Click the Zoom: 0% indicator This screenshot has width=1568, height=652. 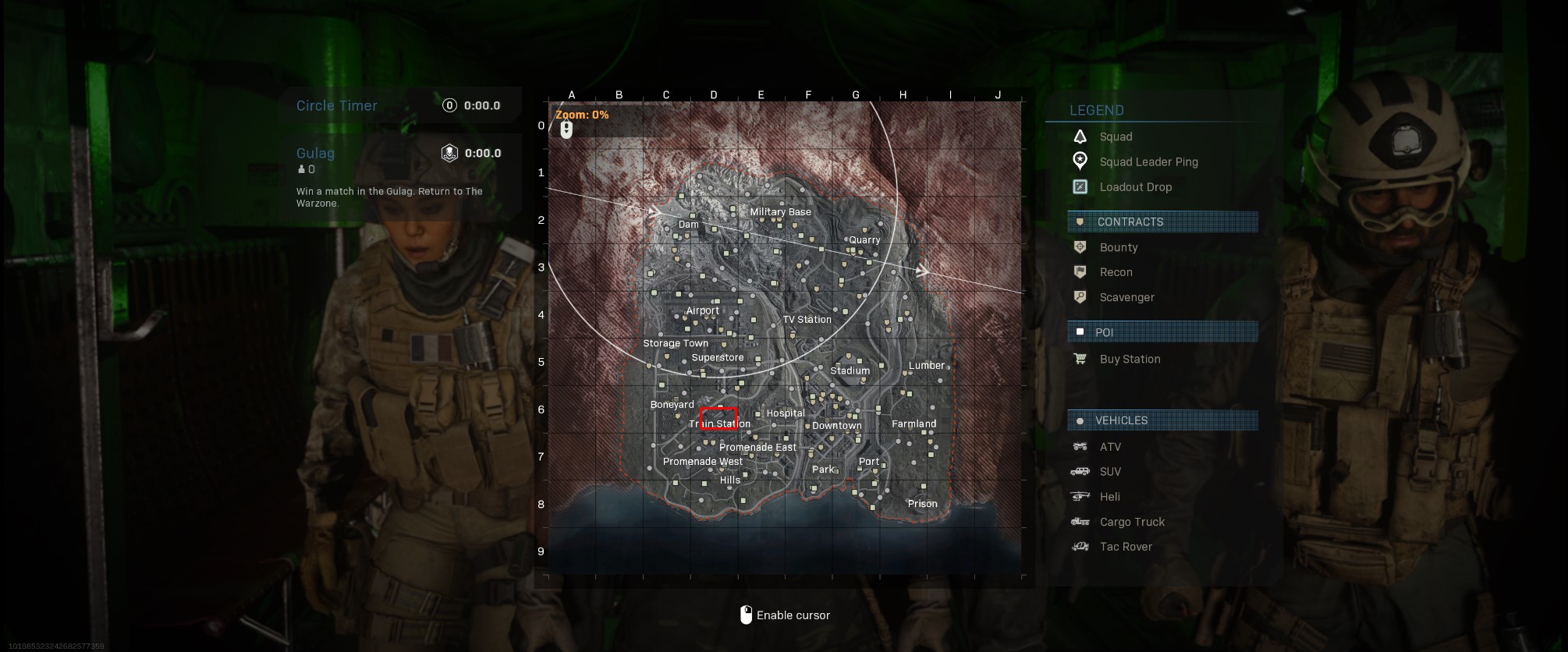(x=580, y=113)
